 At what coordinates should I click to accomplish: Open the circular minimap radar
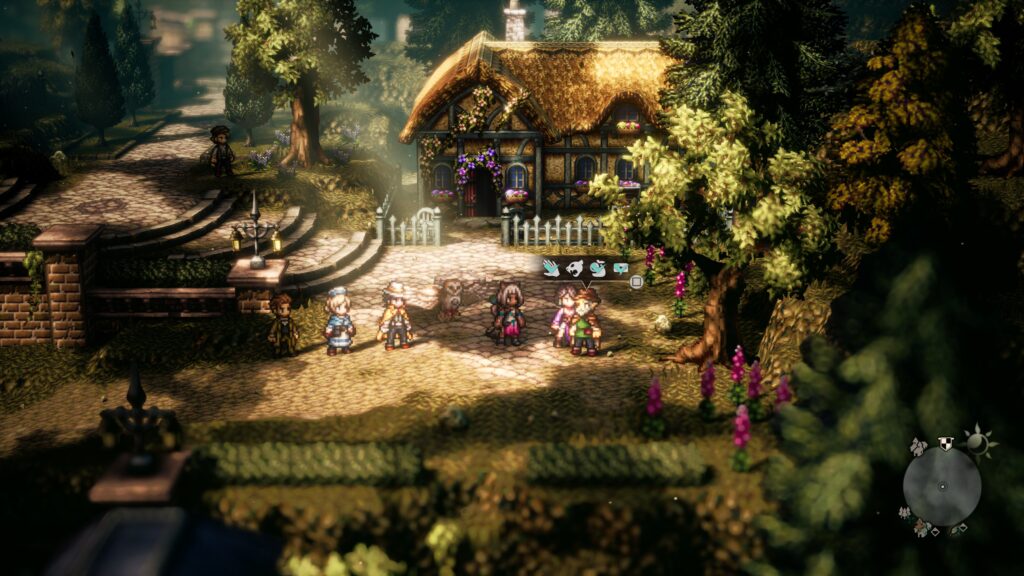(x=941, y=486)
